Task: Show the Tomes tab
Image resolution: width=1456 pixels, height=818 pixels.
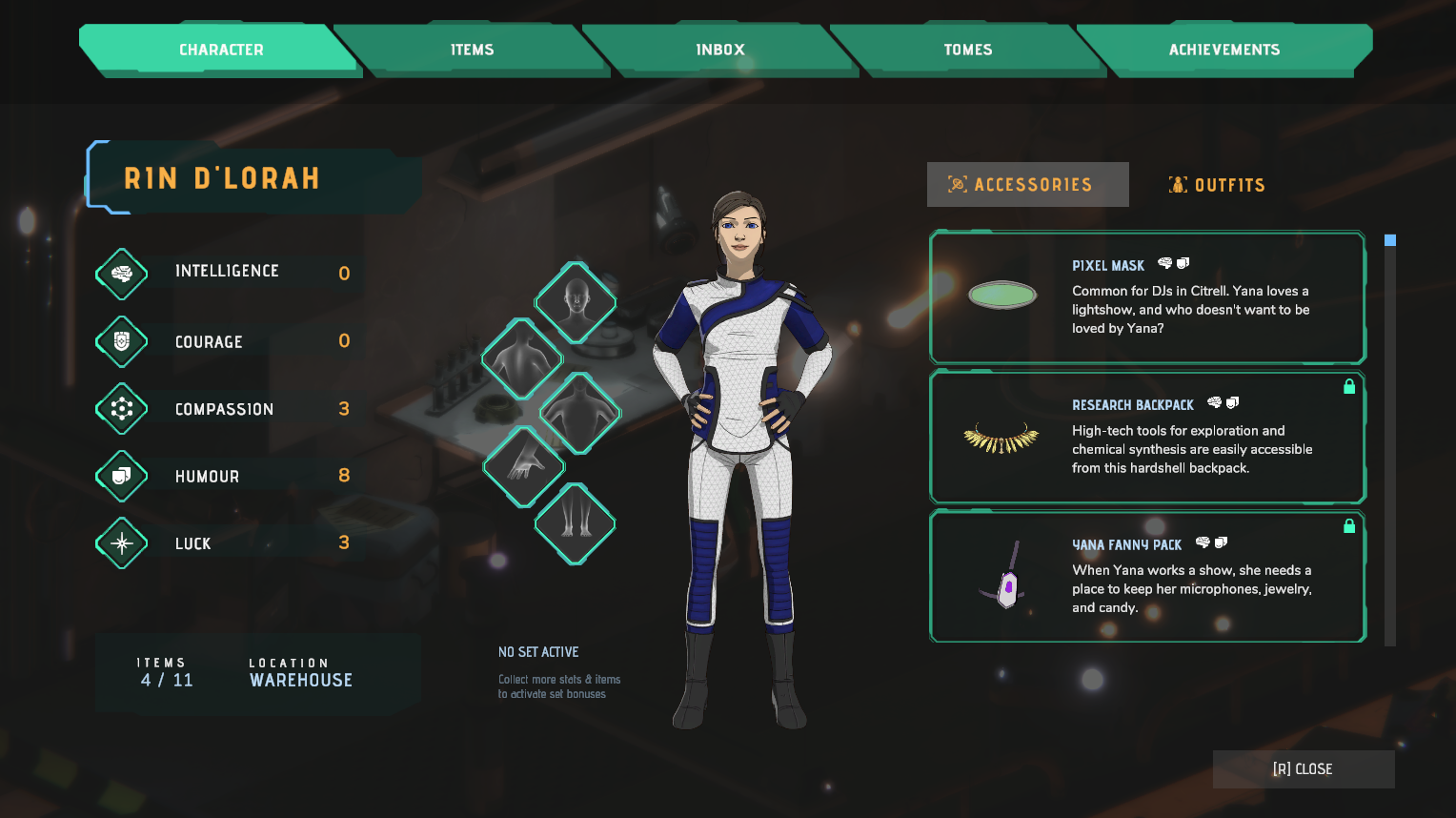Action: 967,50
